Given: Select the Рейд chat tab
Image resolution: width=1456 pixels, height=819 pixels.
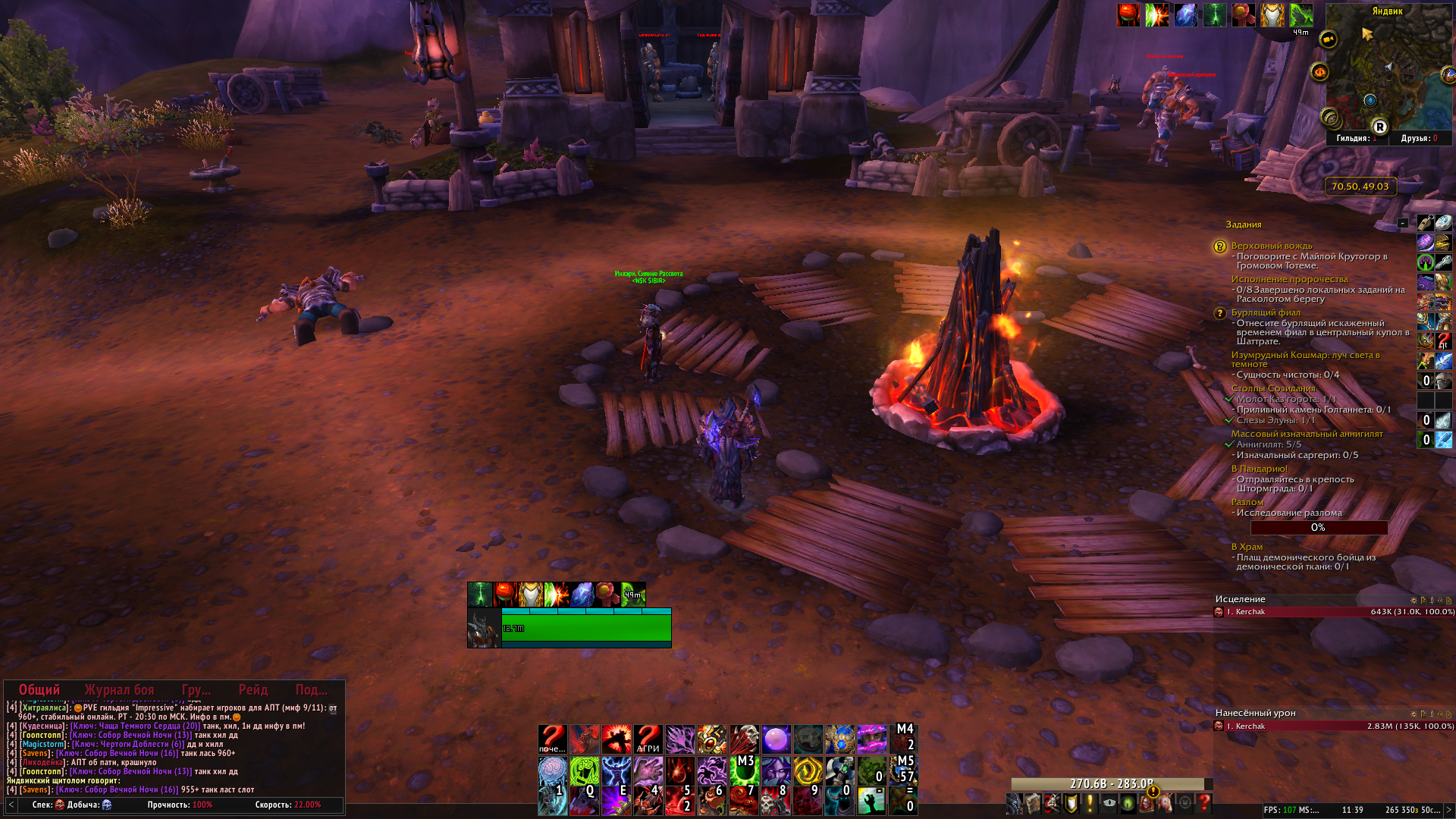Looking at the screenshot, I should coord(253,689).
